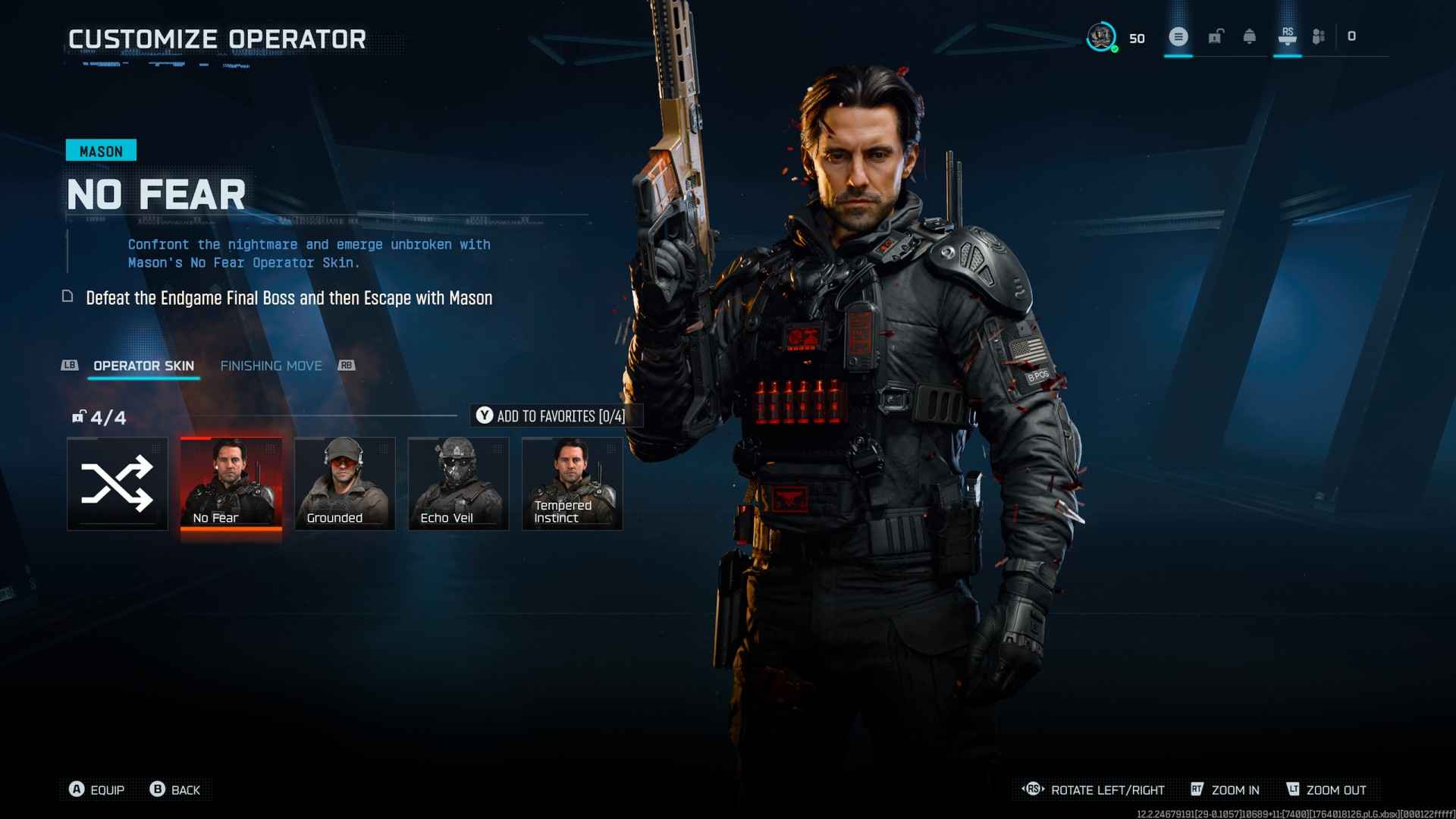Image resolution: width=1456 pixels, height=819 pixels.
Task: Open the Operator Skin tab
Action: 143,366
